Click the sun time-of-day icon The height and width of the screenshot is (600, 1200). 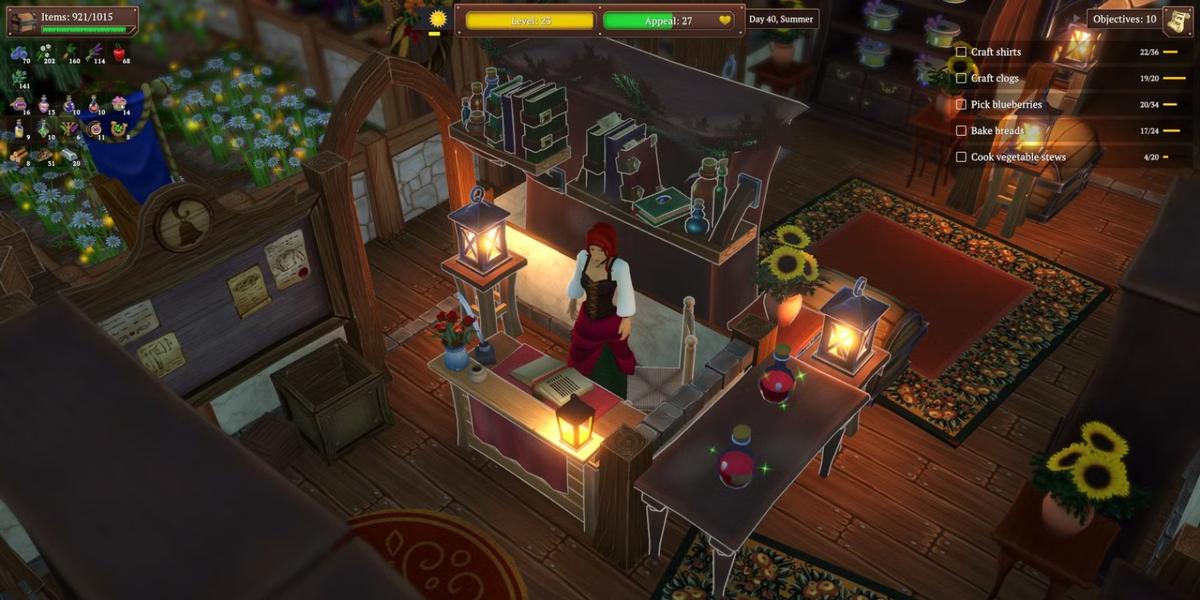[437, 19]
